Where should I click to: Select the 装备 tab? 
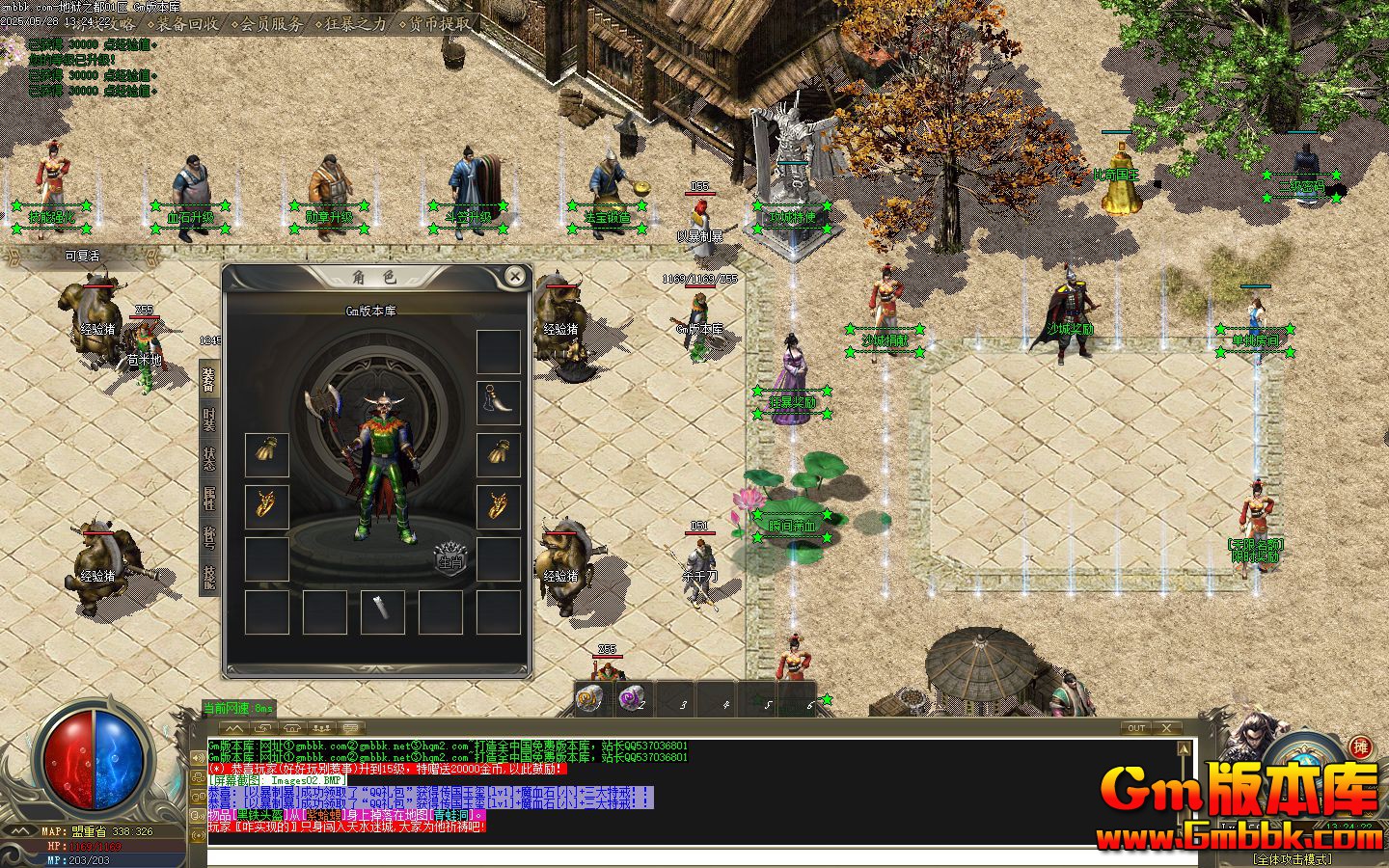tap(209, 382)
